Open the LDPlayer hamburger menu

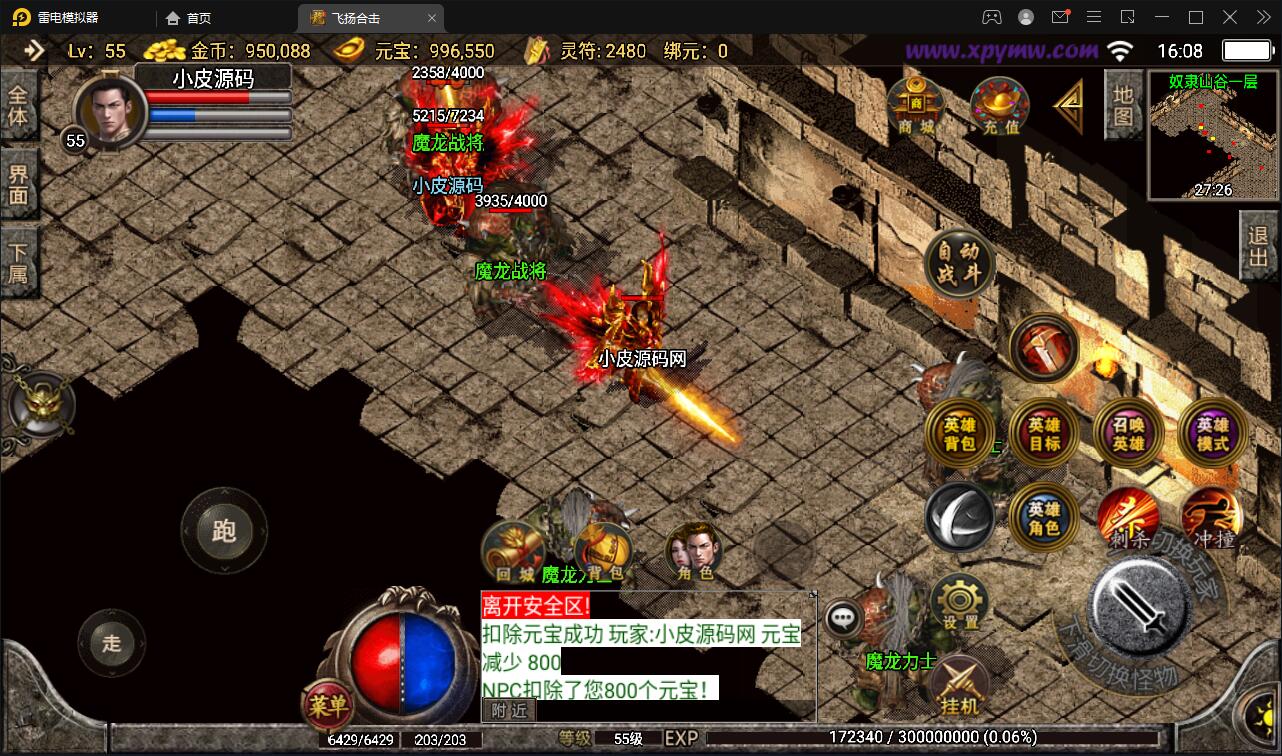(1095, 16)
